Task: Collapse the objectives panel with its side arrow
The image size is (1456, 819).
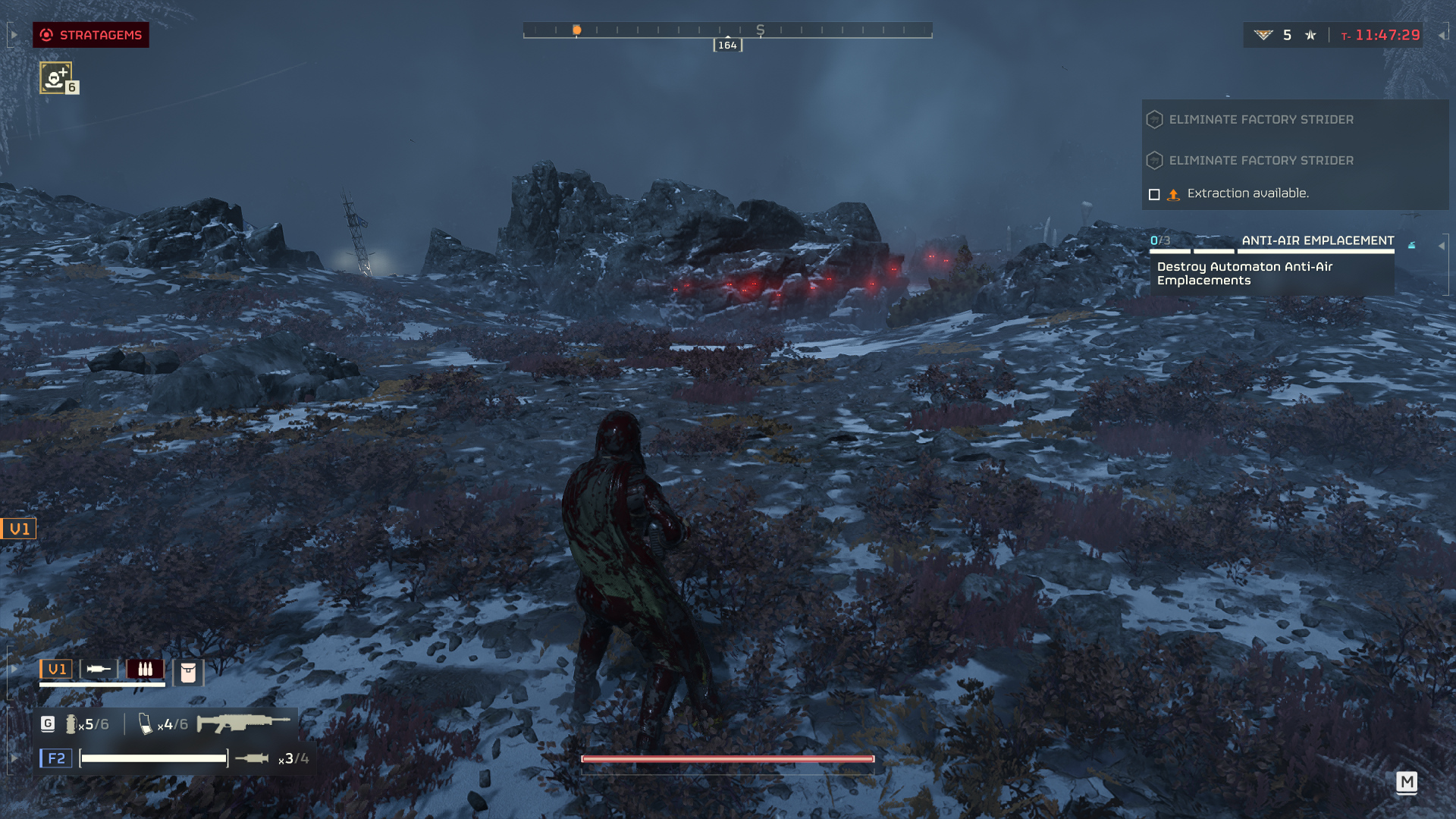Action: click(1441, 246)
